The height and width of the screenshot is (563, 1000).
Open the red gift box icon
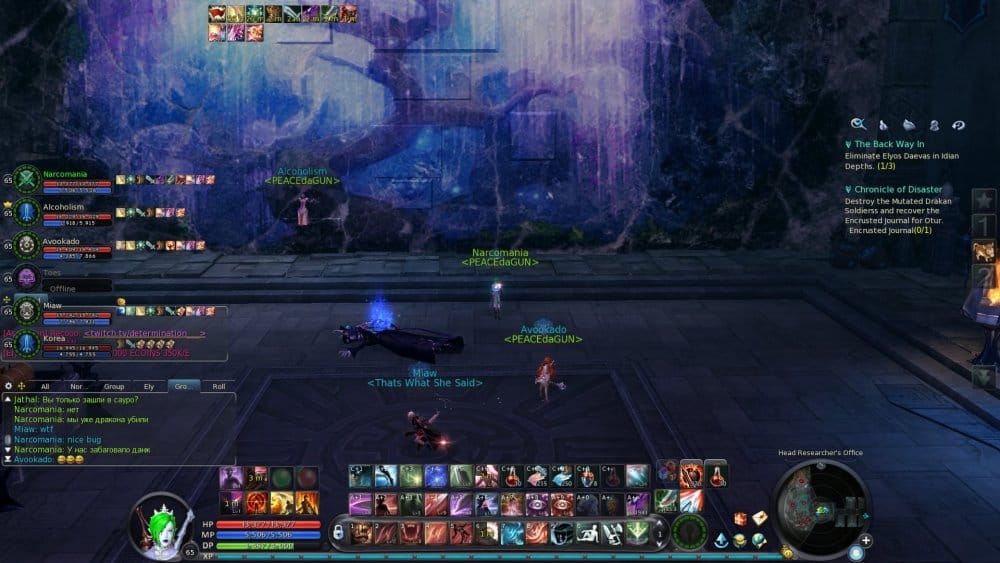click(740, 518)
